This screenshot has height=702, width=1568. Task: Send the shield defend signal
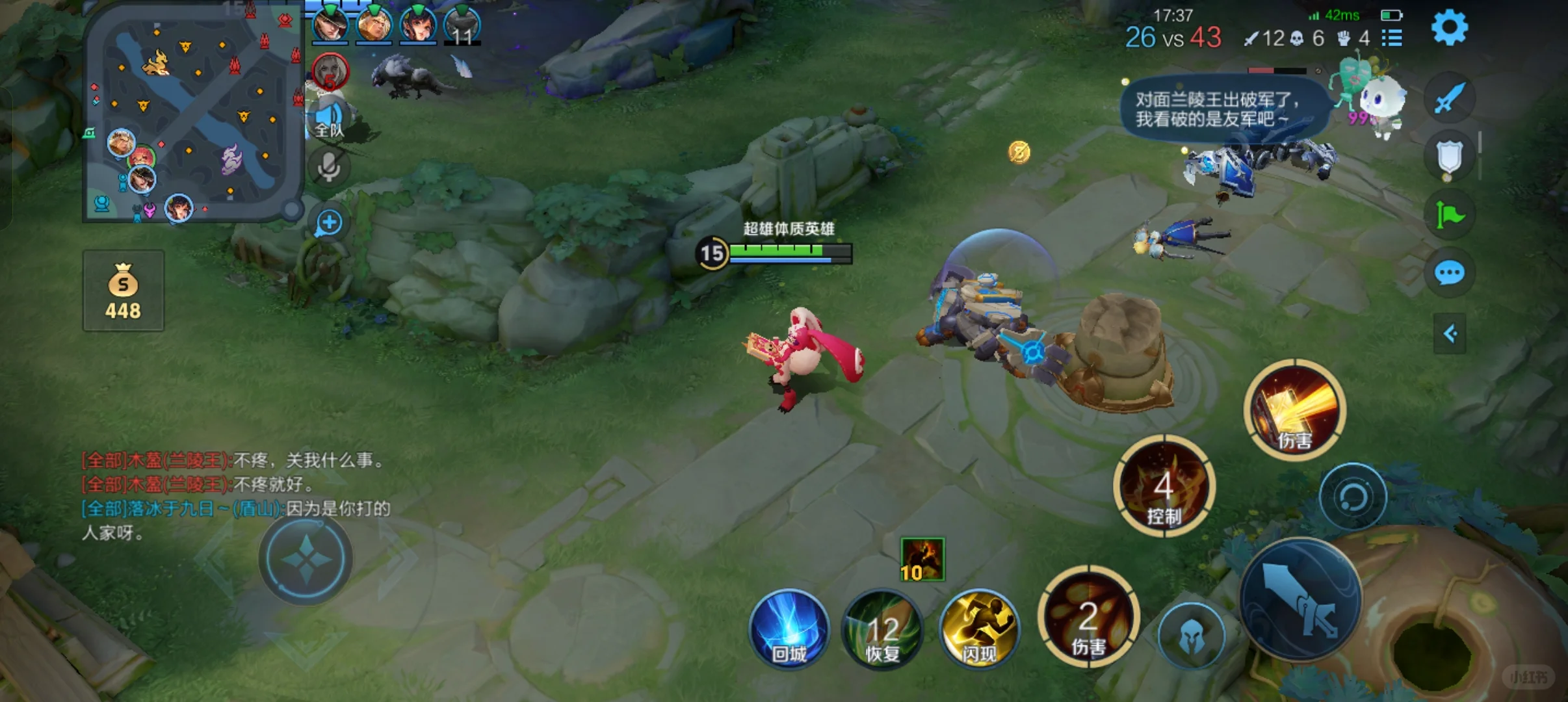1449,157
